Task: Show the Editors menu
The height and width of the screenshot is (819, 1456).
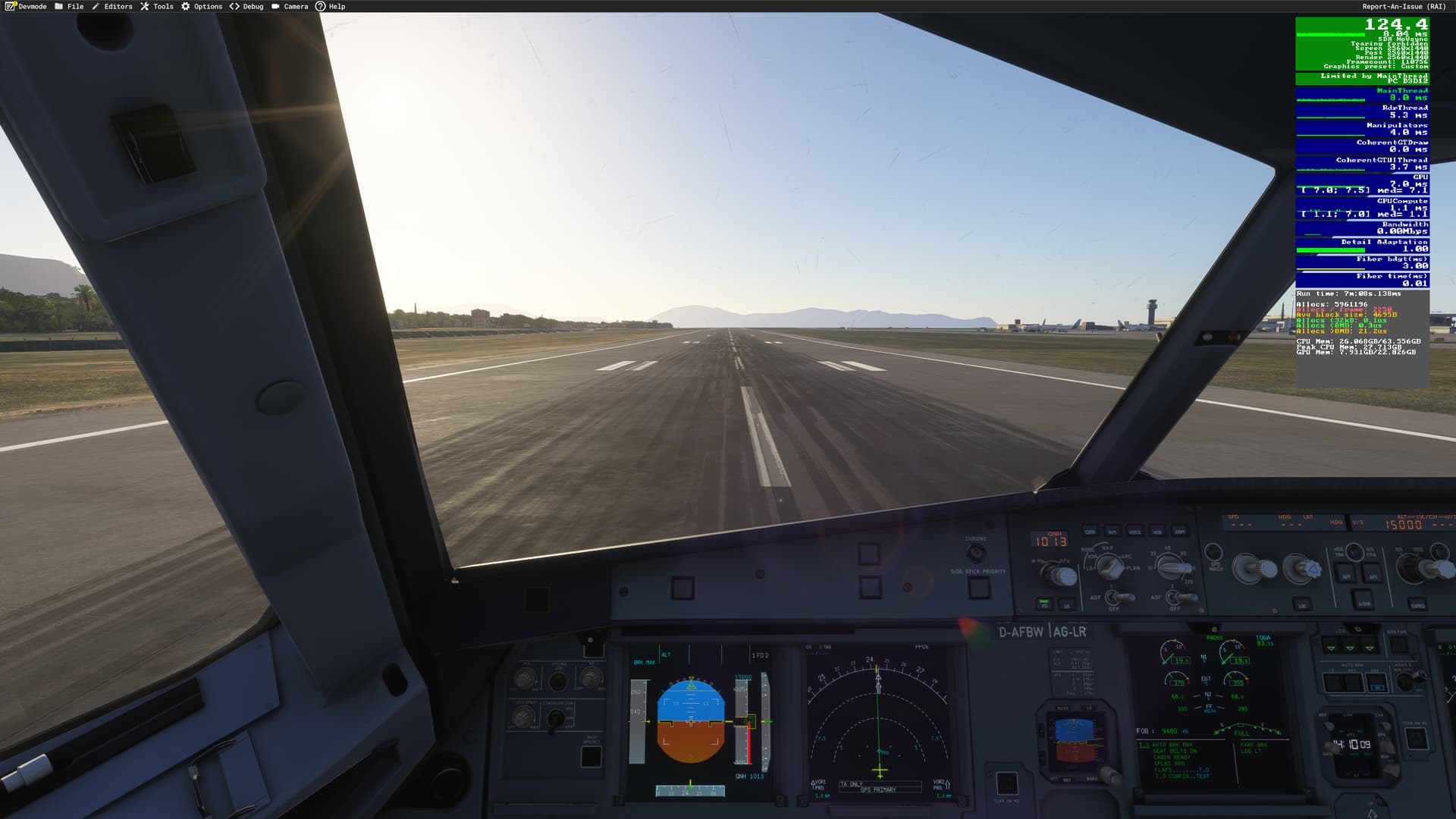Action: 112,6
